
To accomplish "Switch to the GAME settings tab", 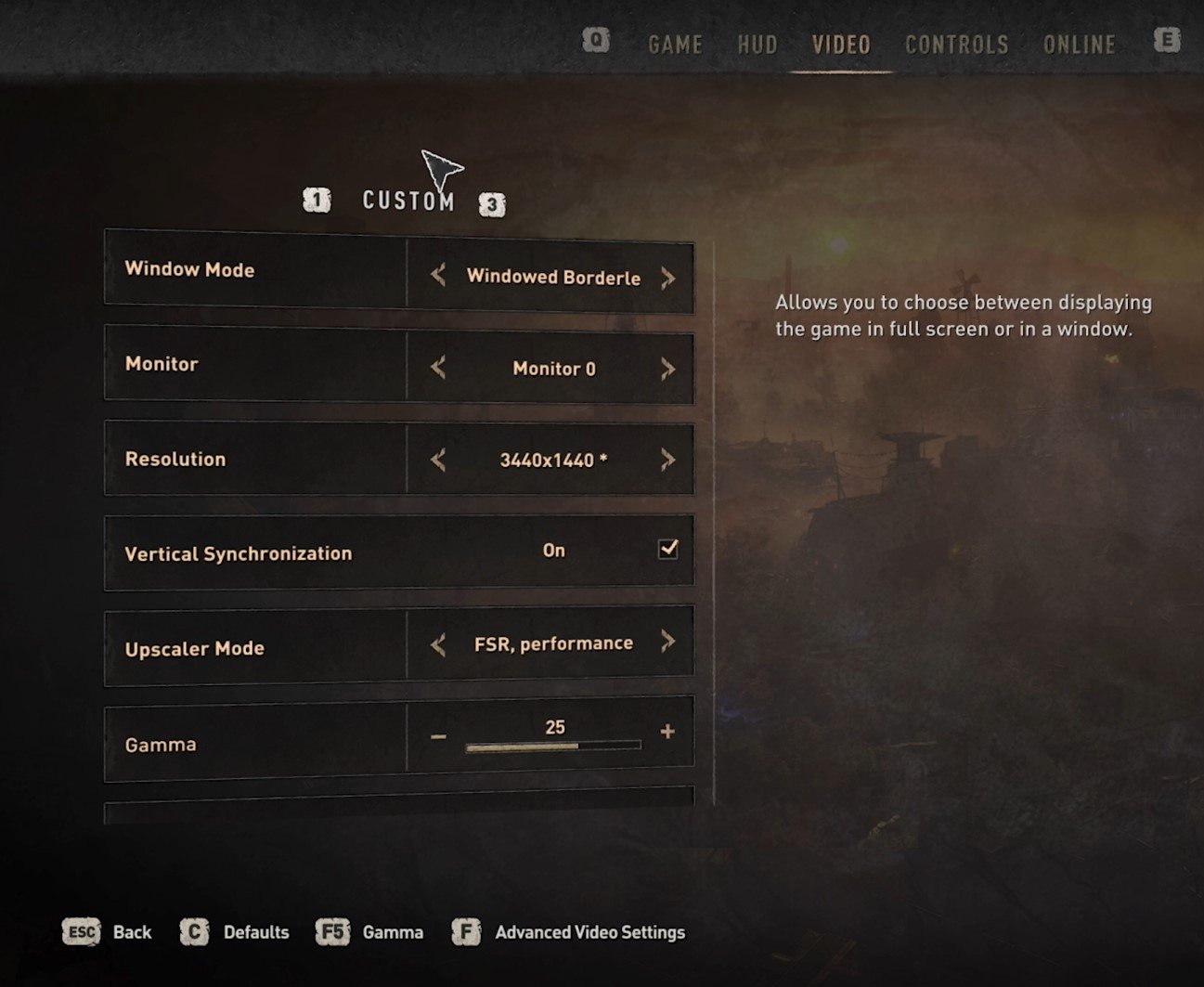I will click(x=675, y=45).
